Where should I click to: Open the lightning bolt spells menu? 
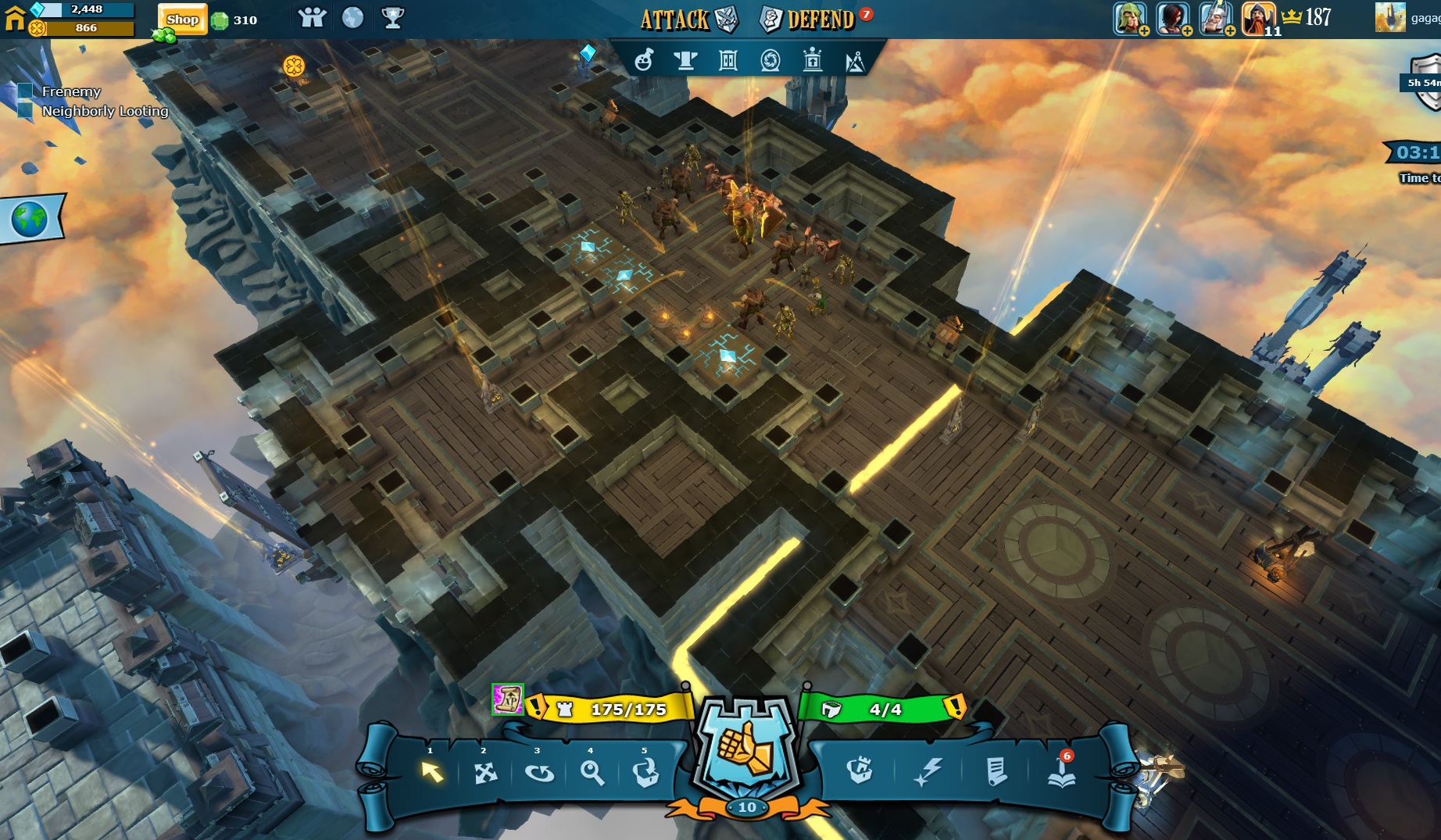pyautogui.click(x=928, y=772)
